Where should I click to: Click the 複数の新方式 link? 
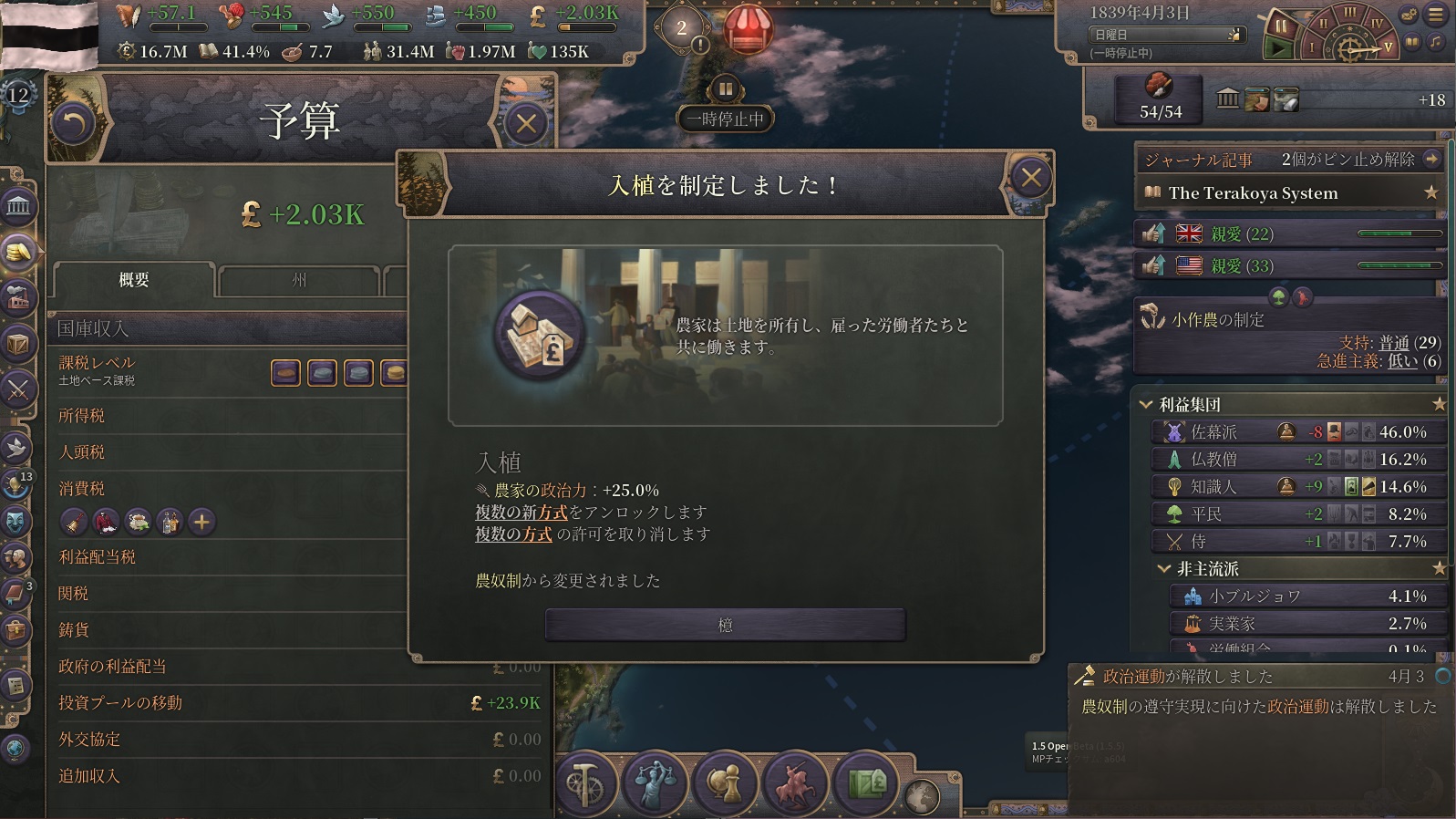tap(521, 513)
